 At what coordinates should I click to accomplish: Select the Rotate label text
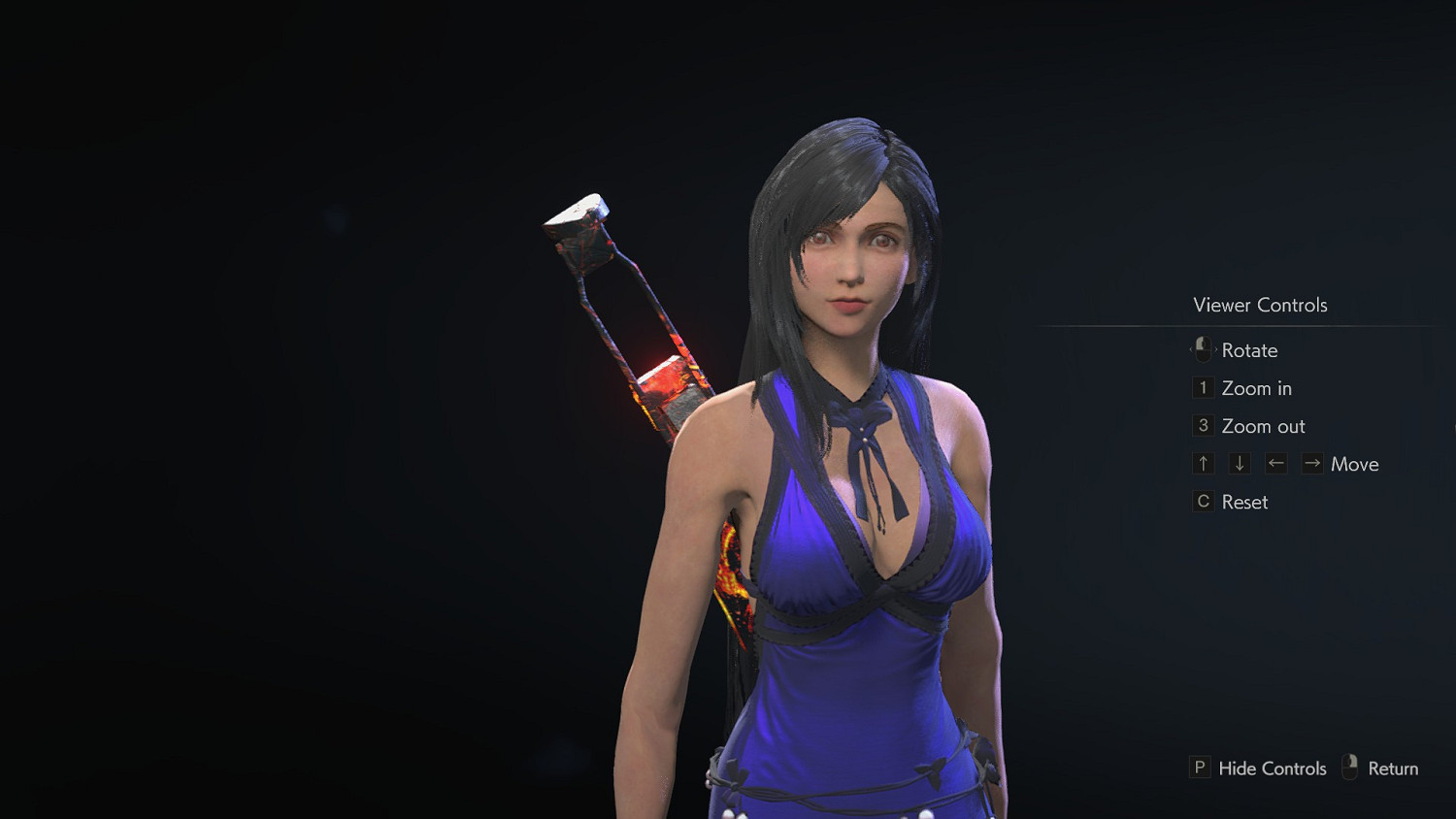pos(1250,350)
